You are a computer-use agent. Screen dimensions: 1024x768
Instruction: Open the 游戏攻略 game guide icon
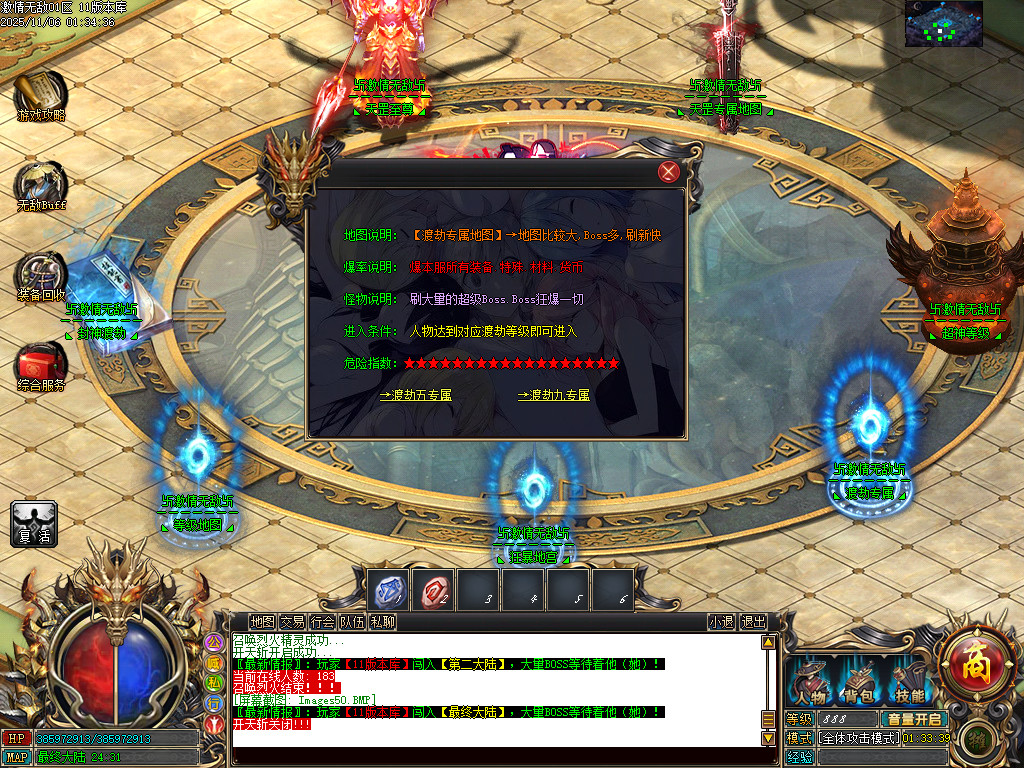(40, 93)
